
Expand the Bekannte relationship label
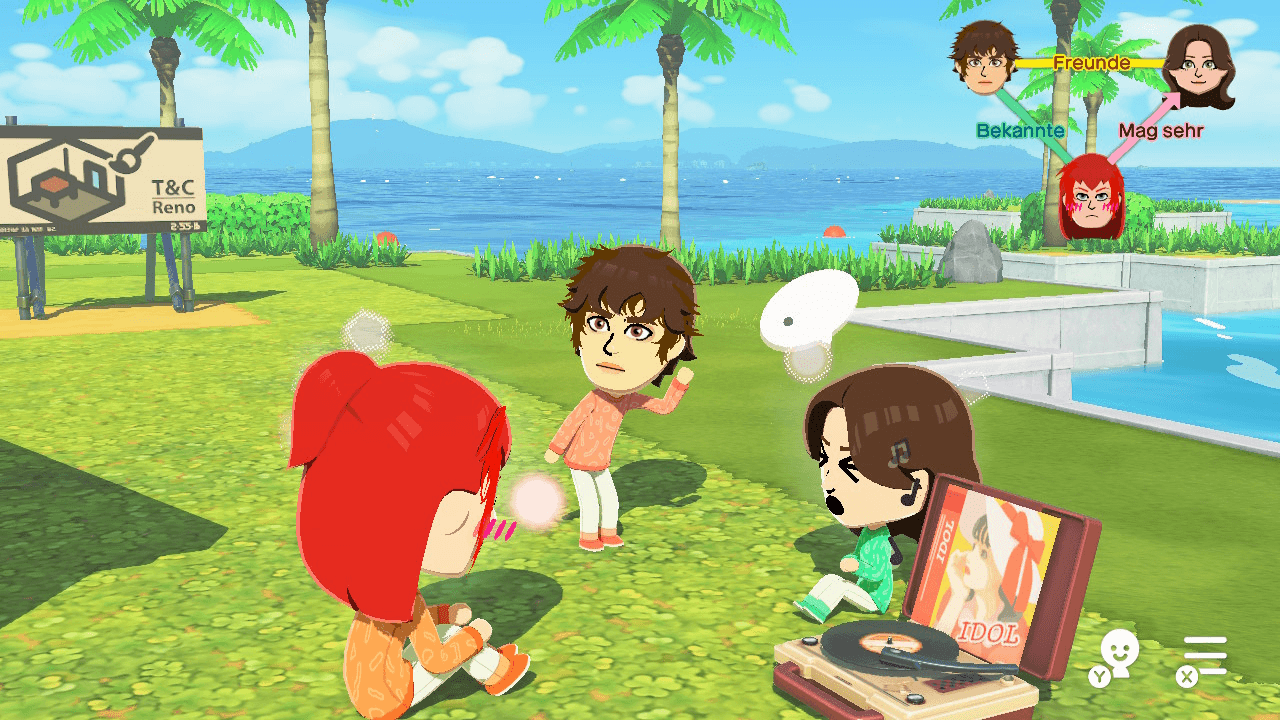coord(1021,131)
